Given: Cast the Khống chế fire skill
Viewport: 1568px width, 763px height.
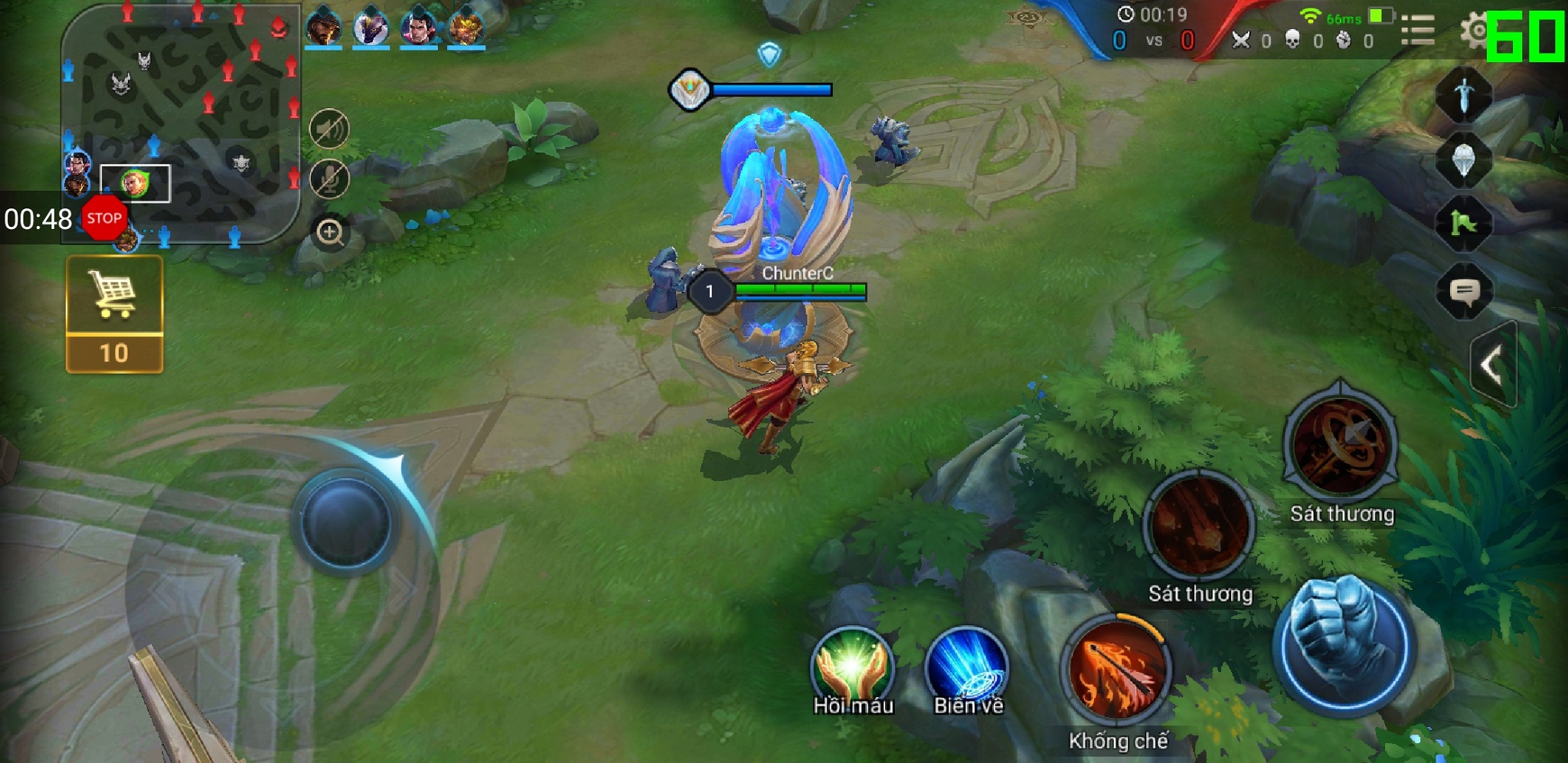Looking at the screenshot, I should click(1118, 670).
